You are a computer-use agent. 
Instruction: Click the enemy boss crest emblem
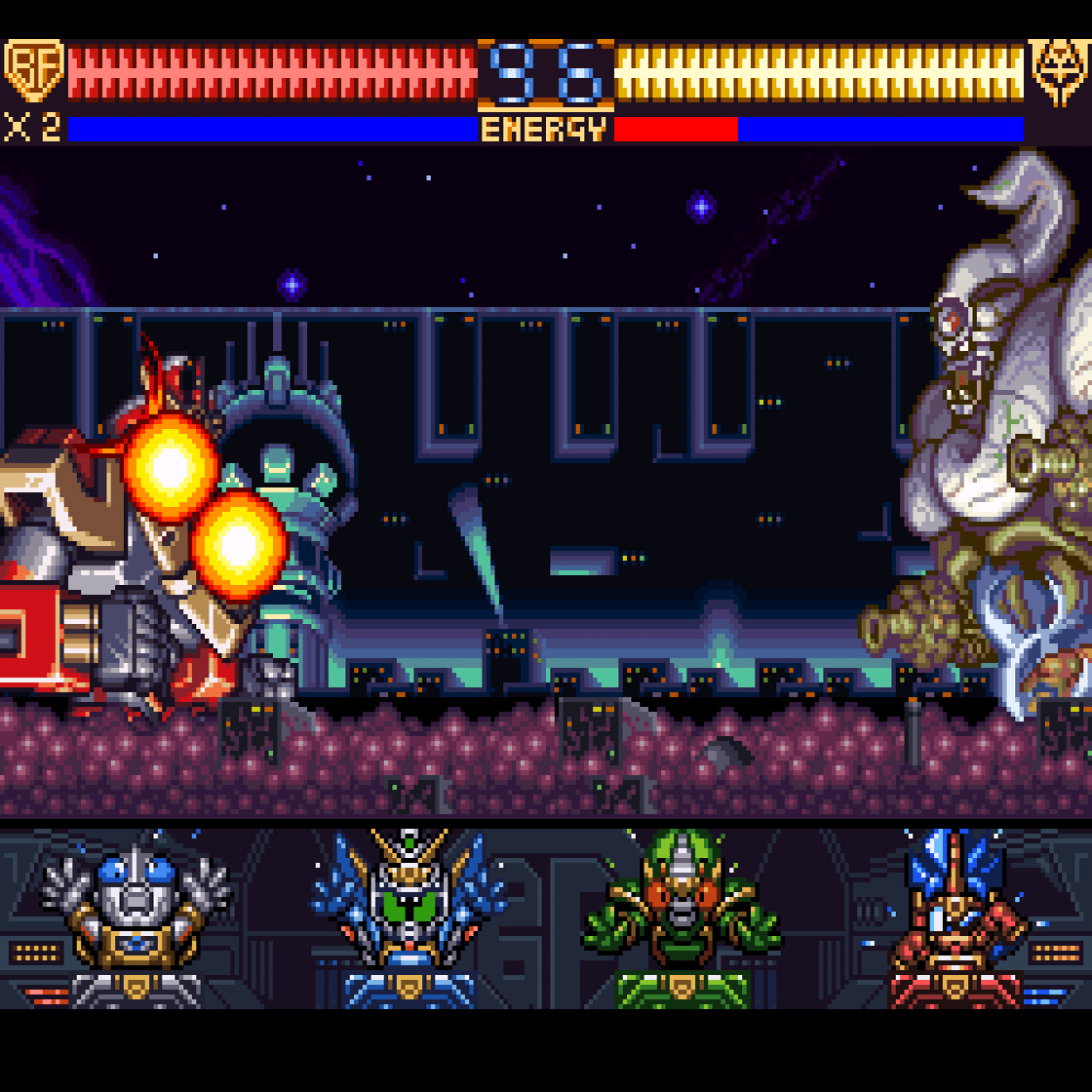tap(1059, 72)
